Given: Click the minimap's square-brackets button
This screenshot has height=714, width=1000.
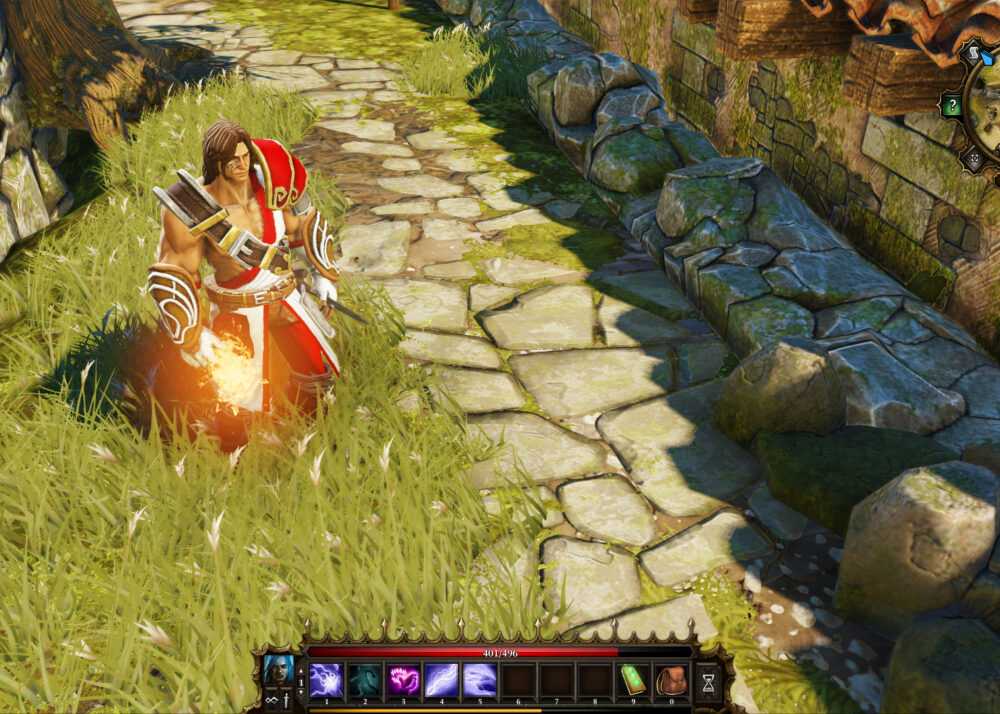Looking at the screenshot, I should click(973, 158).
